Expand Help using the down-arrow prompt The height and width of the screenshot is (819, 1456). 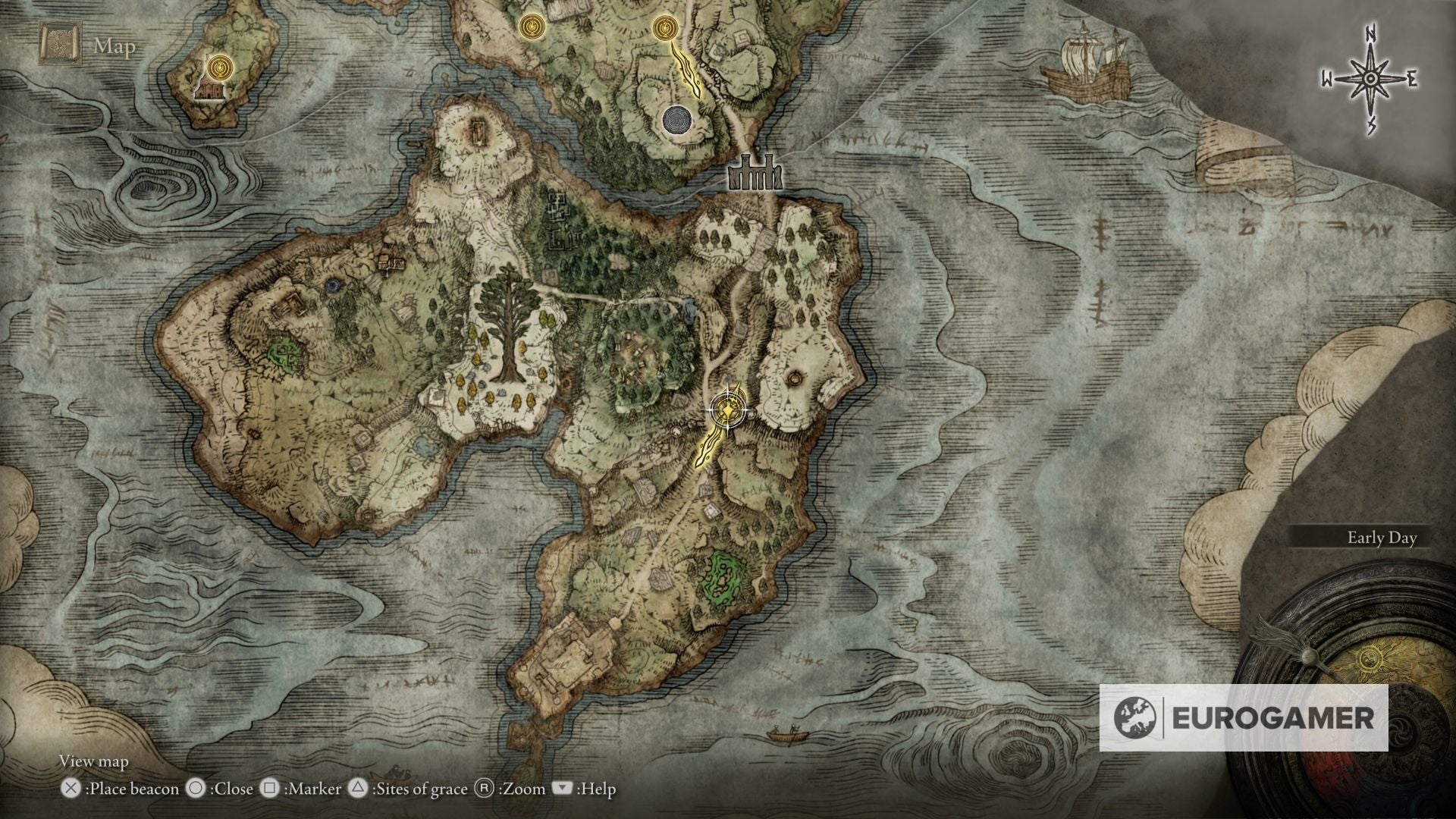(562, 789)
